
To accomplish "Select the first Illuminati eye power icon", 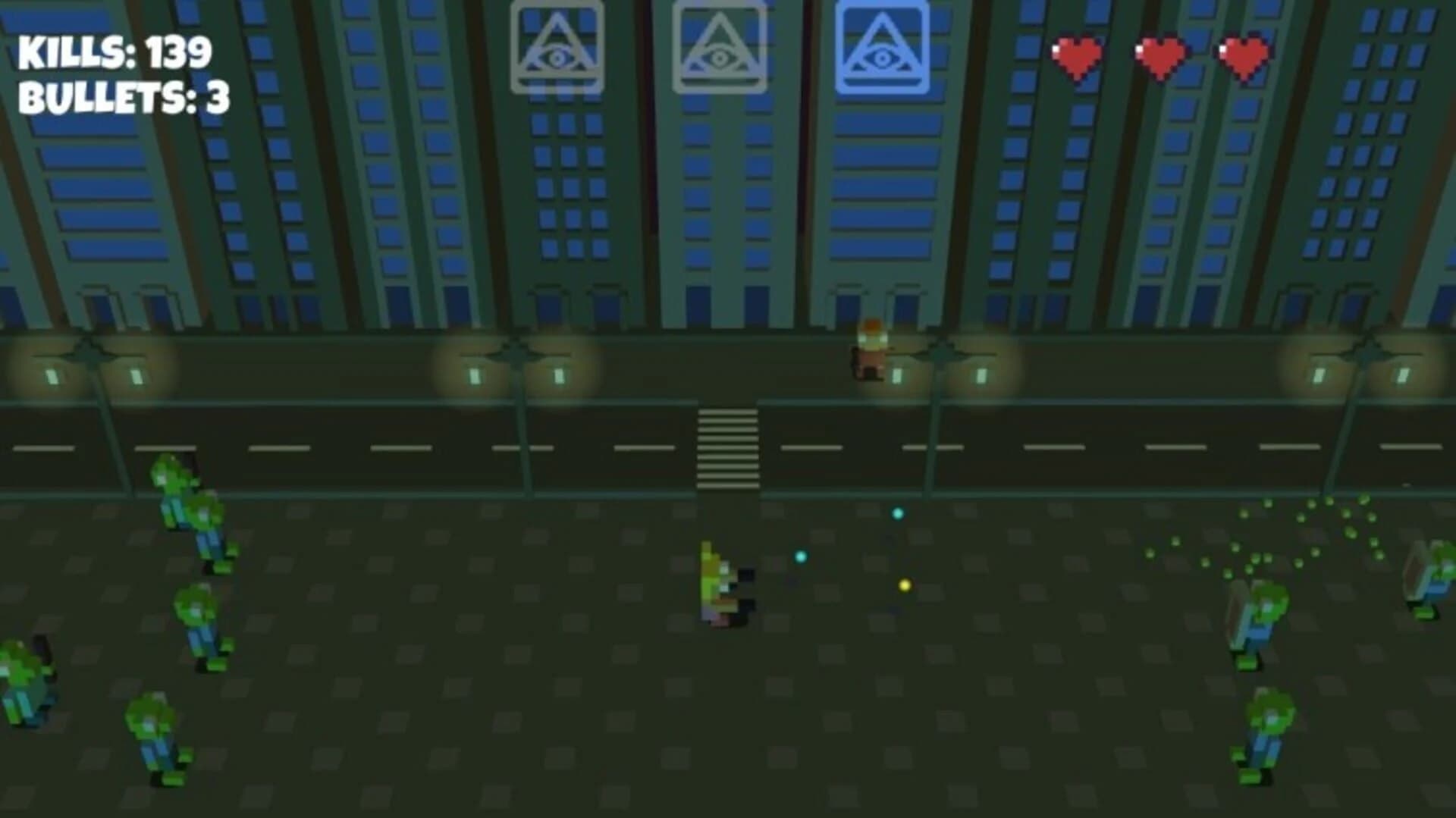I will [x=559, y=45].
